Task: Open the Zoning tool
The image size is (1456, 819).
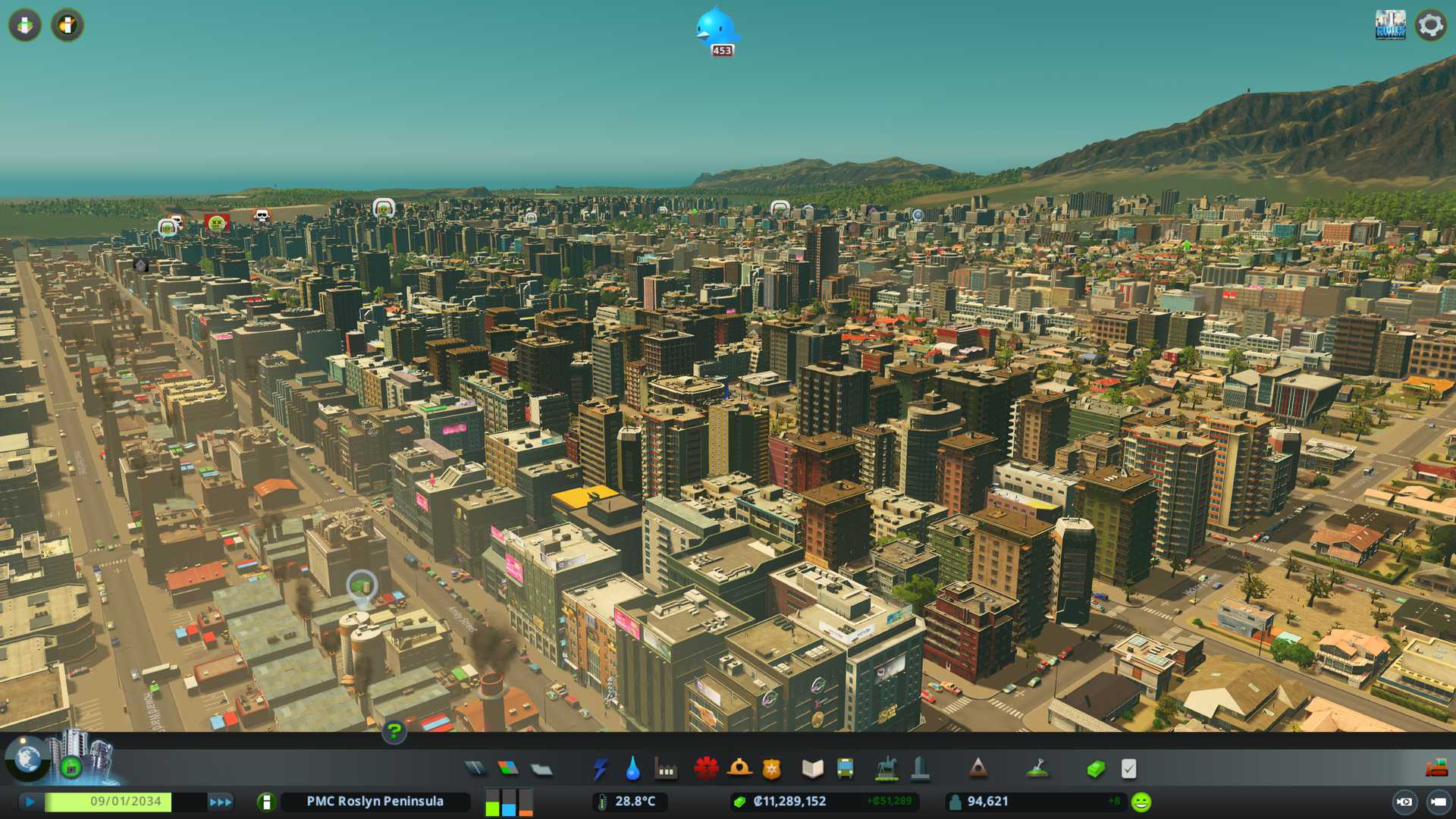Action: point(508,769)
